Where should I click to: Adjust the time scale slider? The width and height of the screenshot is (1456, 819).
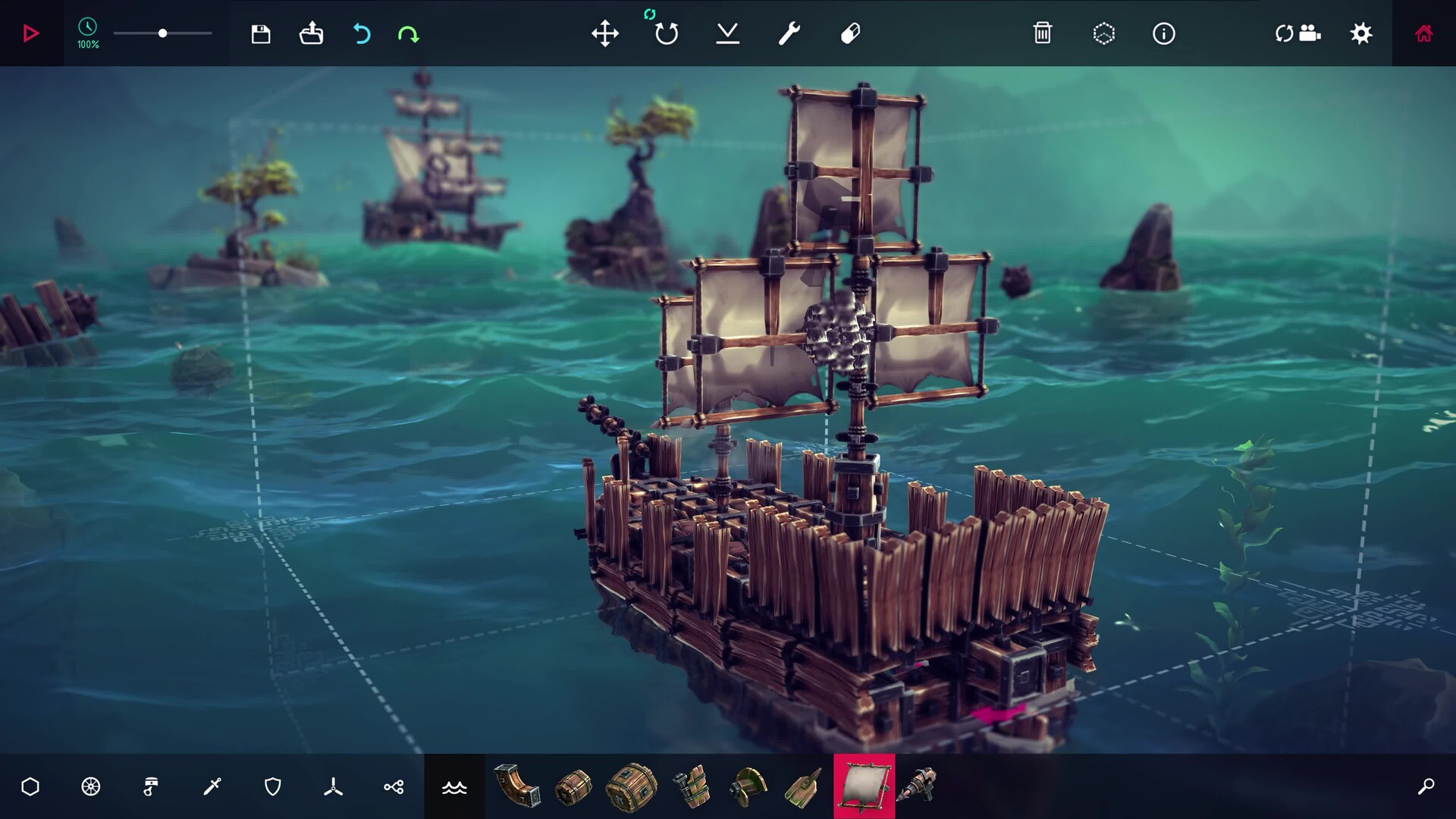click(162, 33)
